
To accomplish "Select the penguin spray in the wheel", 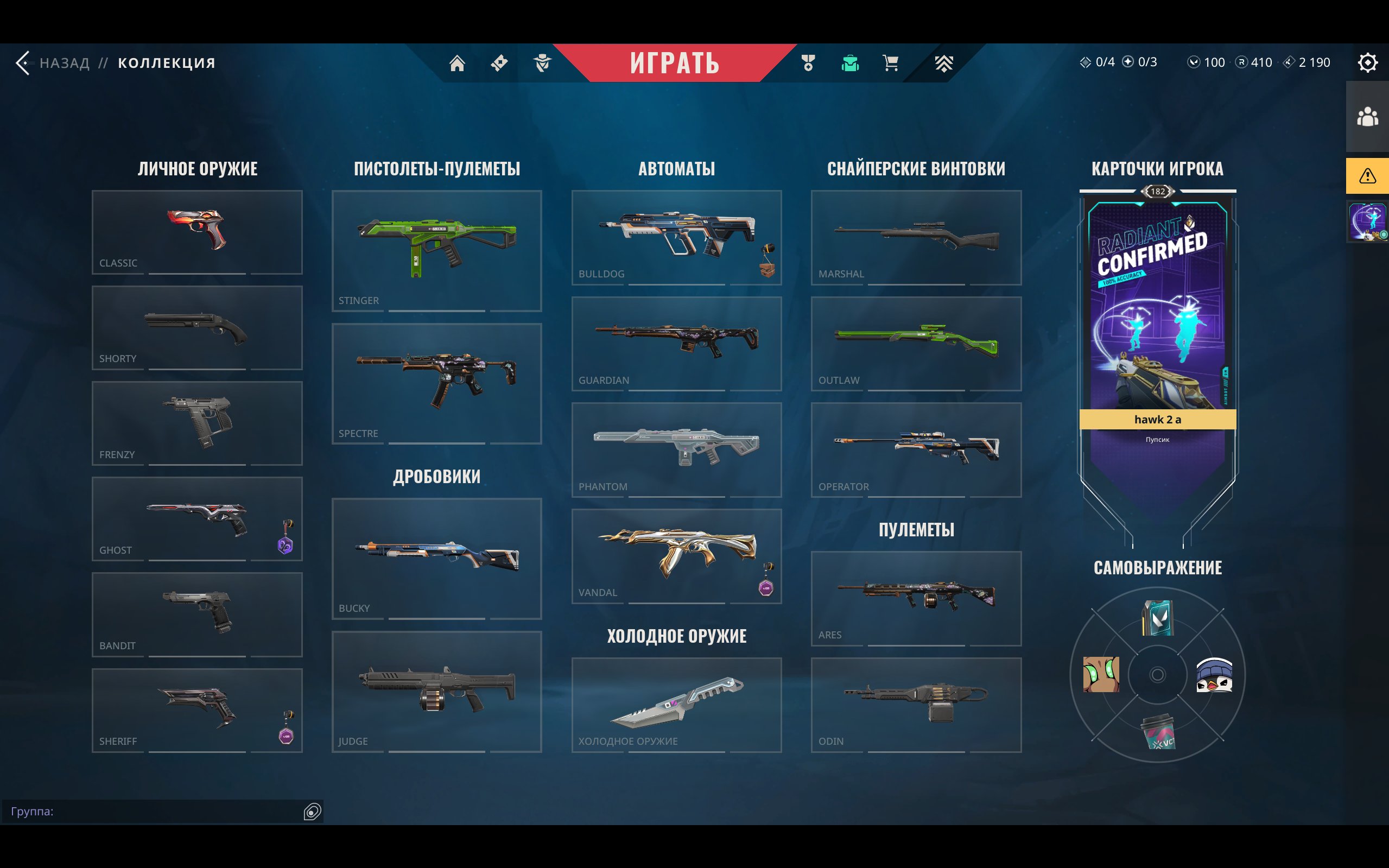I will coord(1214,675).
